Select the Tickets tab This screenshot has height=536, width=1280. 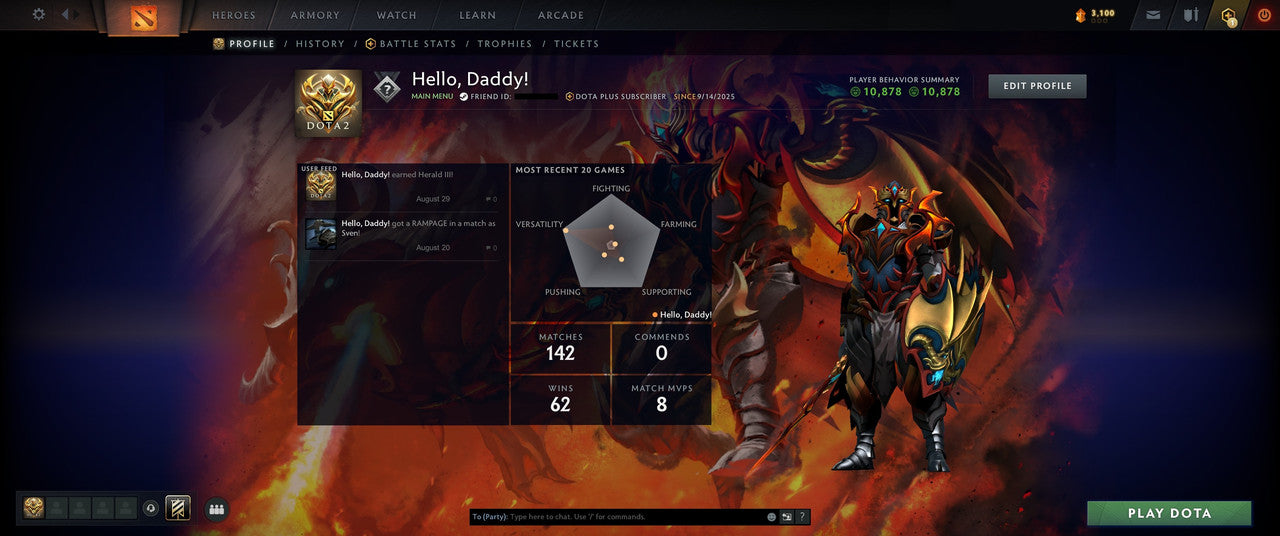[x=577, y=44]
